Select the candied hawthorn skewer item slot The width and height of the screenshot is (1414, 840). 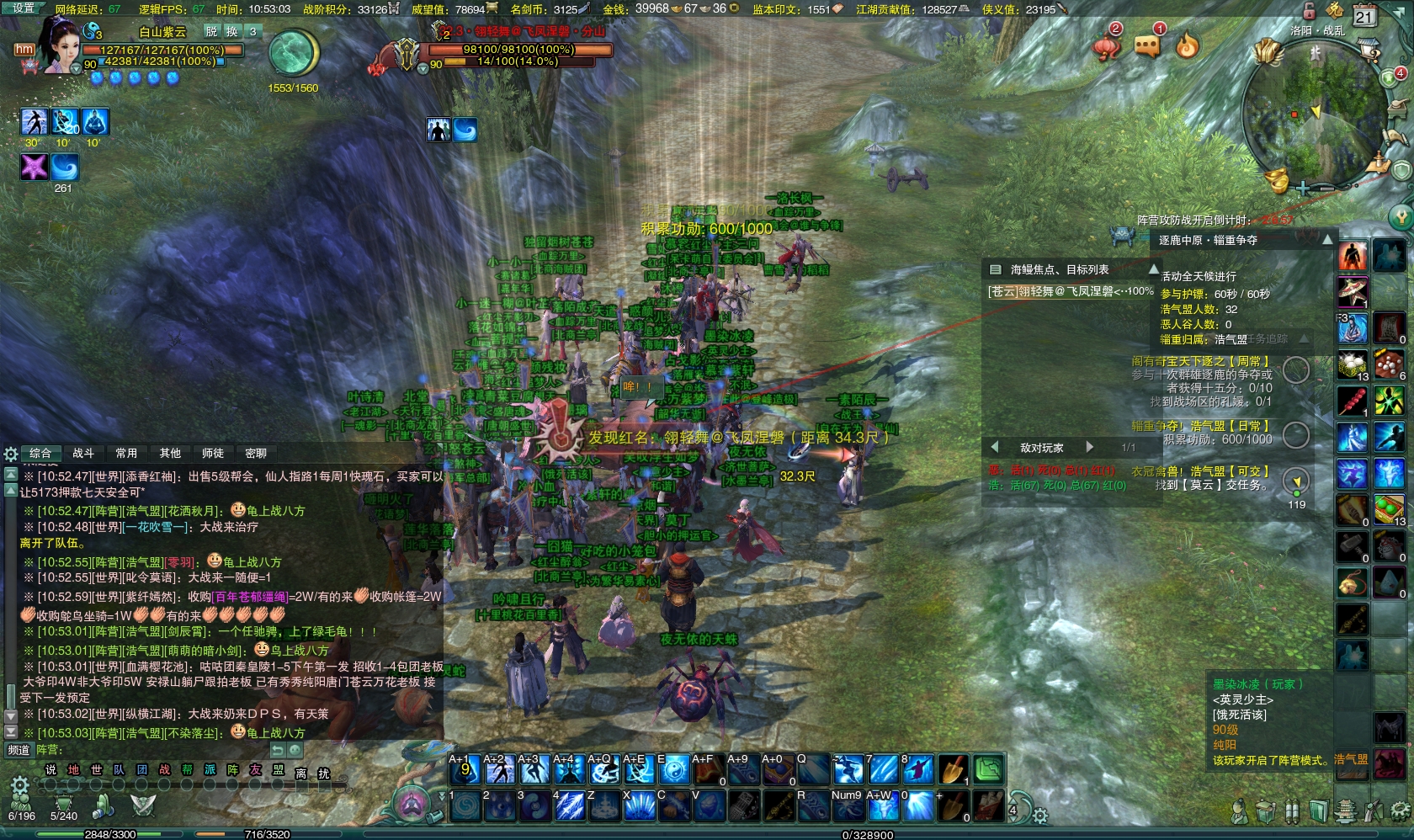(x=1352, y=401)
